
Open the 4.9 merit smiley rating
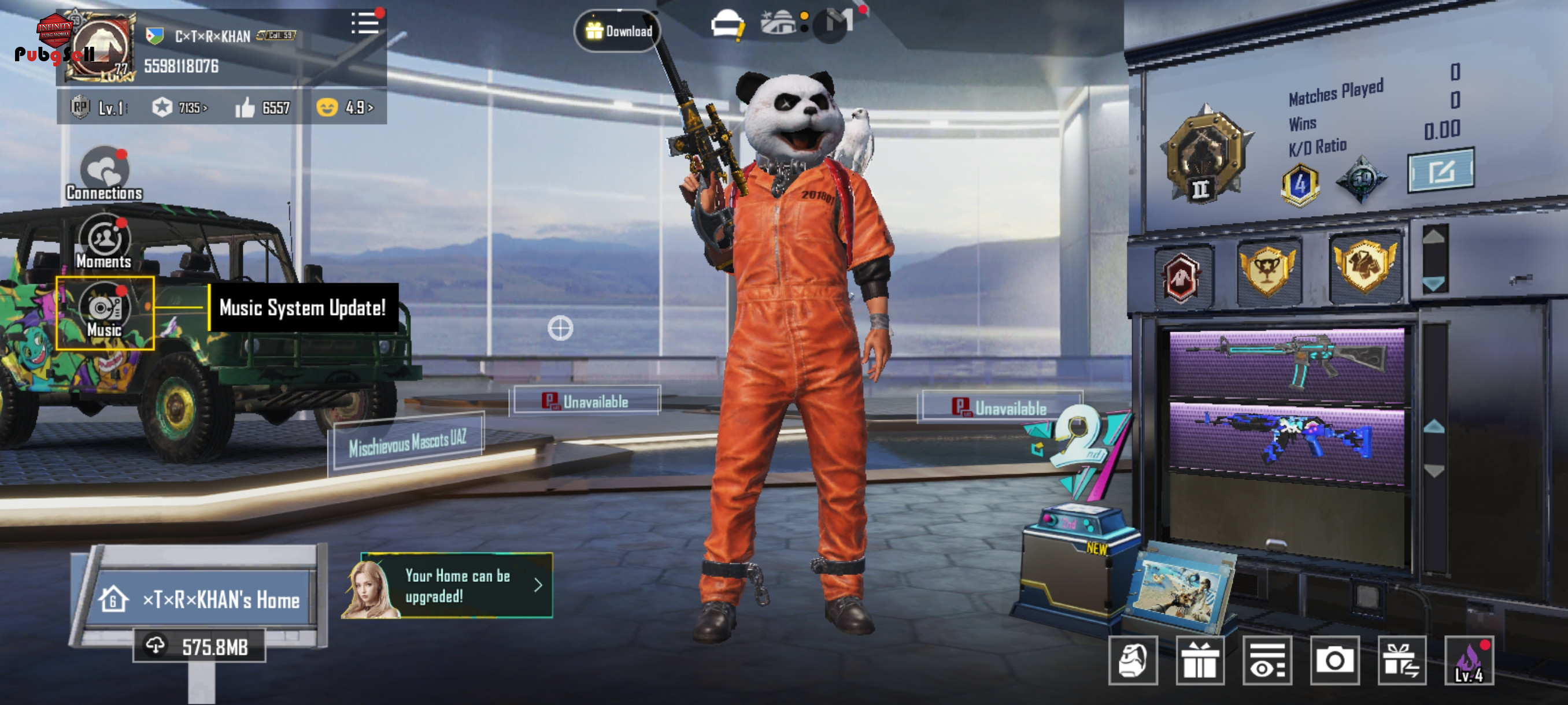coord(345,107)
